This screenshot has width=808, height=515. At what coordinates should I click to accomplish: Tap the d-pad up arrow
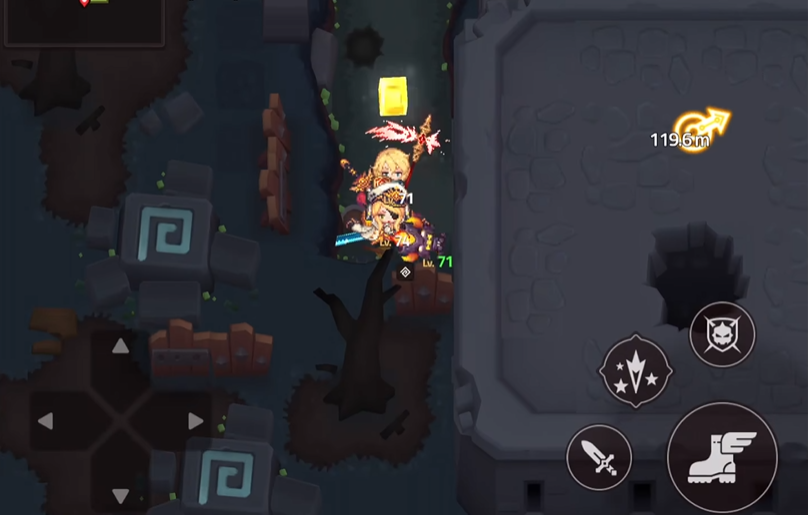pyautogui.click(x=120, y=347)
